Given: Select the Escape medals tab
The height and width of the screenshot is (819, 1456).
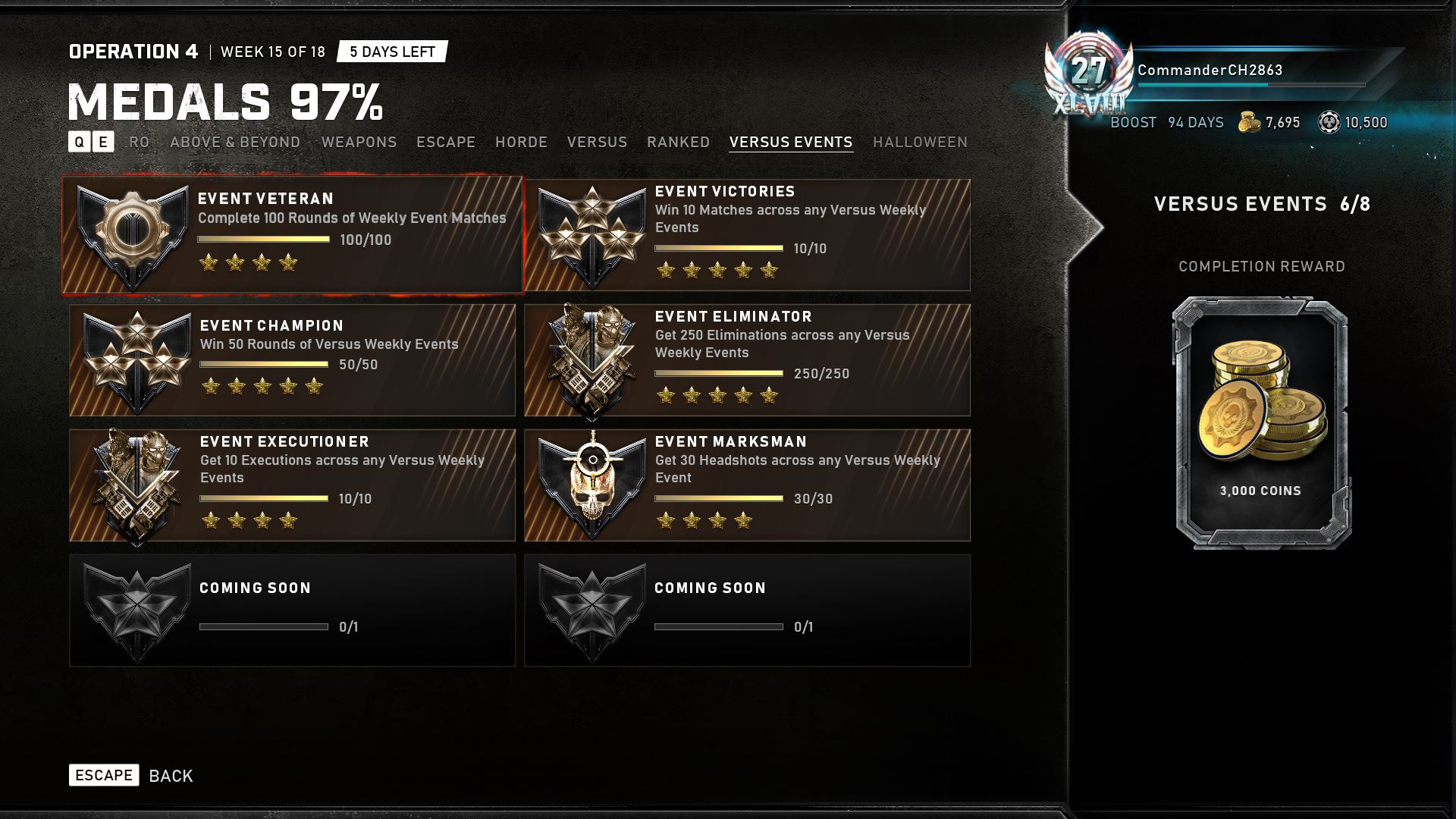Looking at the screenshot, I should point(446,143).
